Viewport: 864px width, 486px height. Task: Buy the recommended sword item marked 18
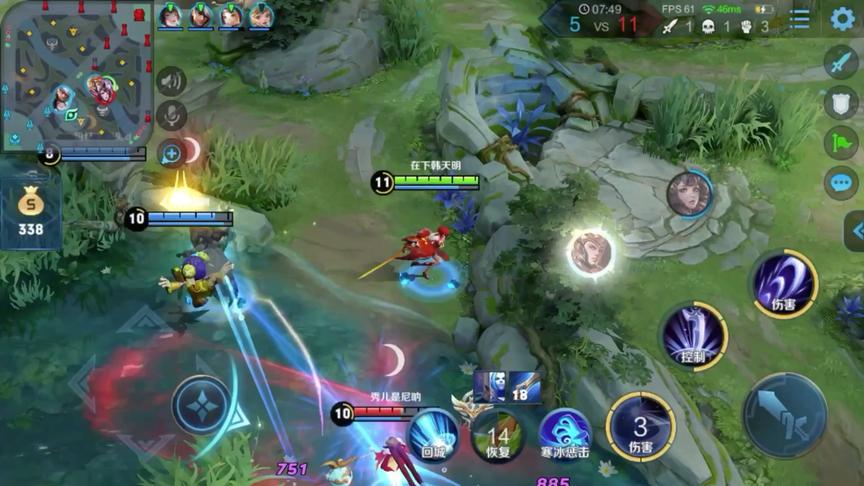pos(524,386)
